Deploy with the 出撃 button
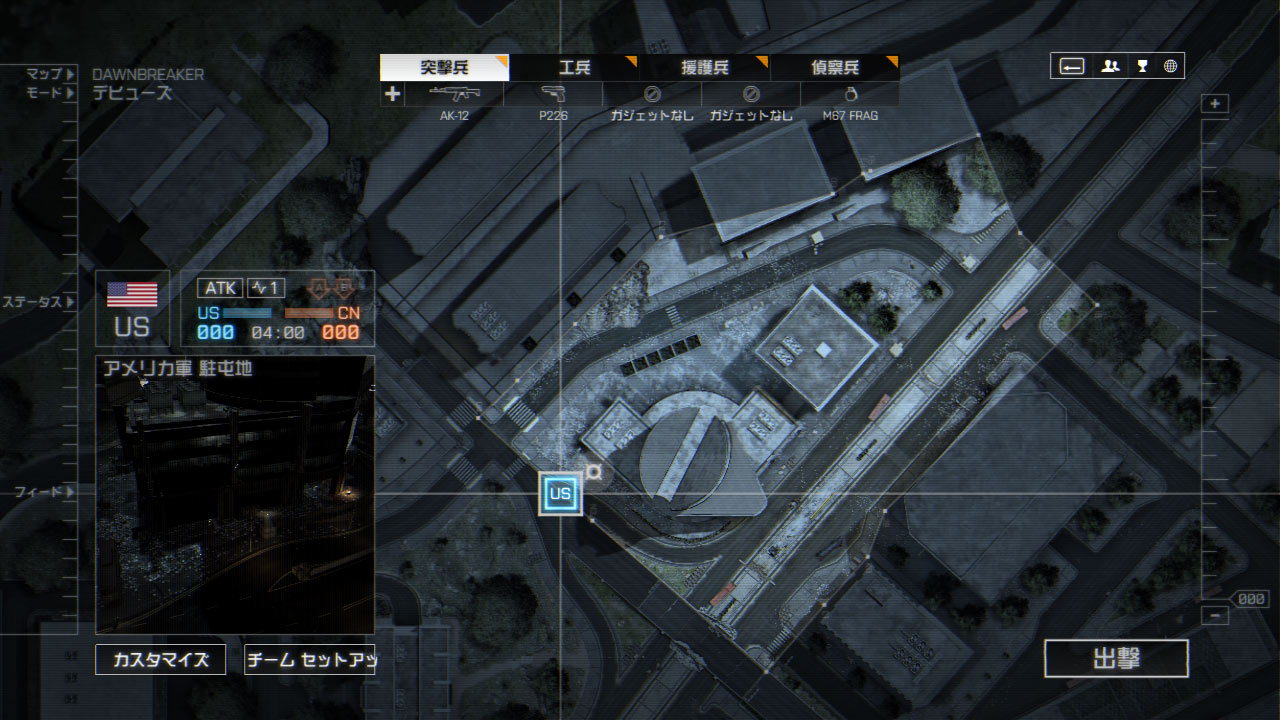The height and width of the screenshot is (720, 1280). 1116,659
